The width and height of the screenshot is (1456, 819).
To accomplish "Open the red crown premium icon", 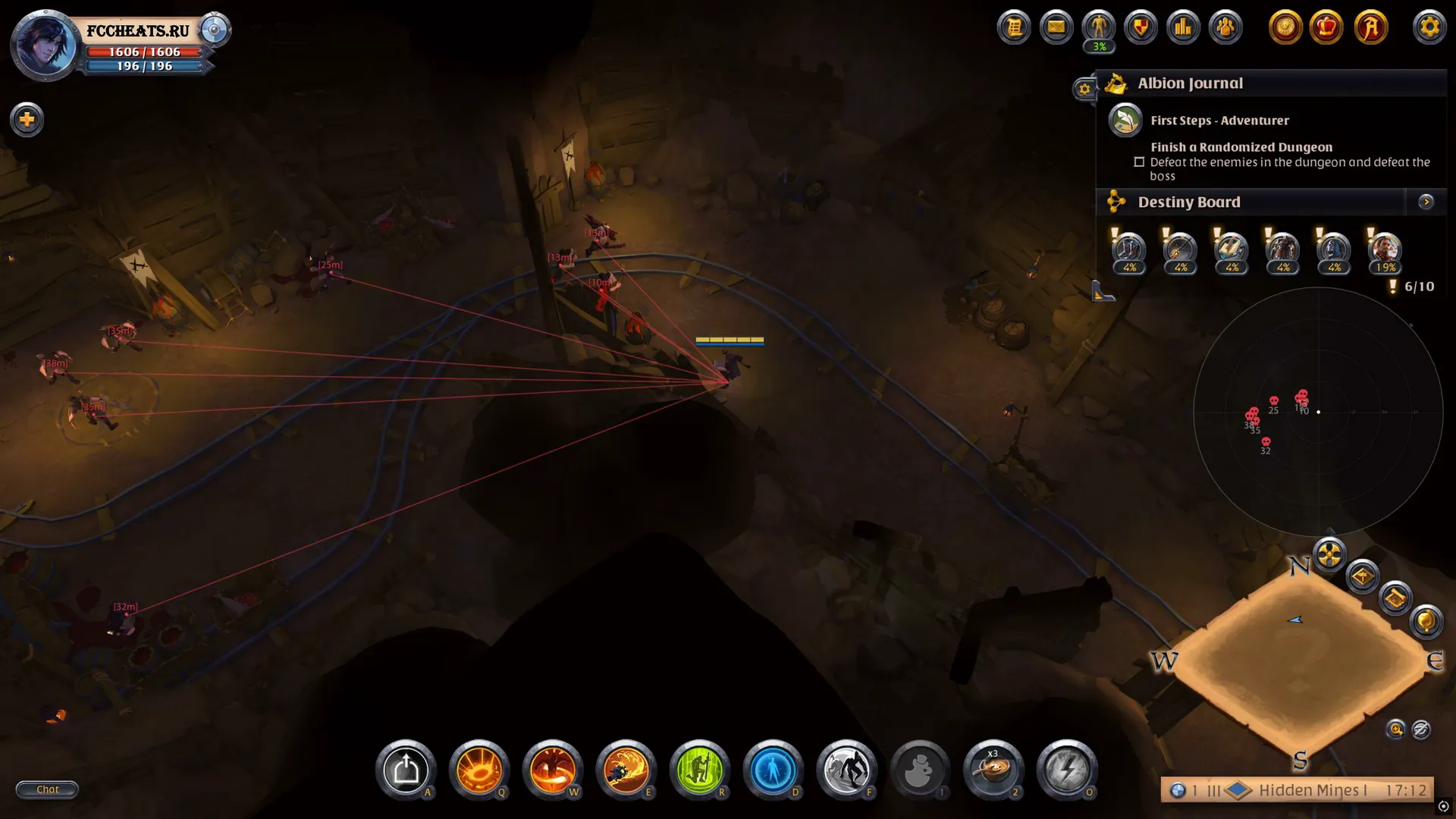I will tap(1326, 28).
